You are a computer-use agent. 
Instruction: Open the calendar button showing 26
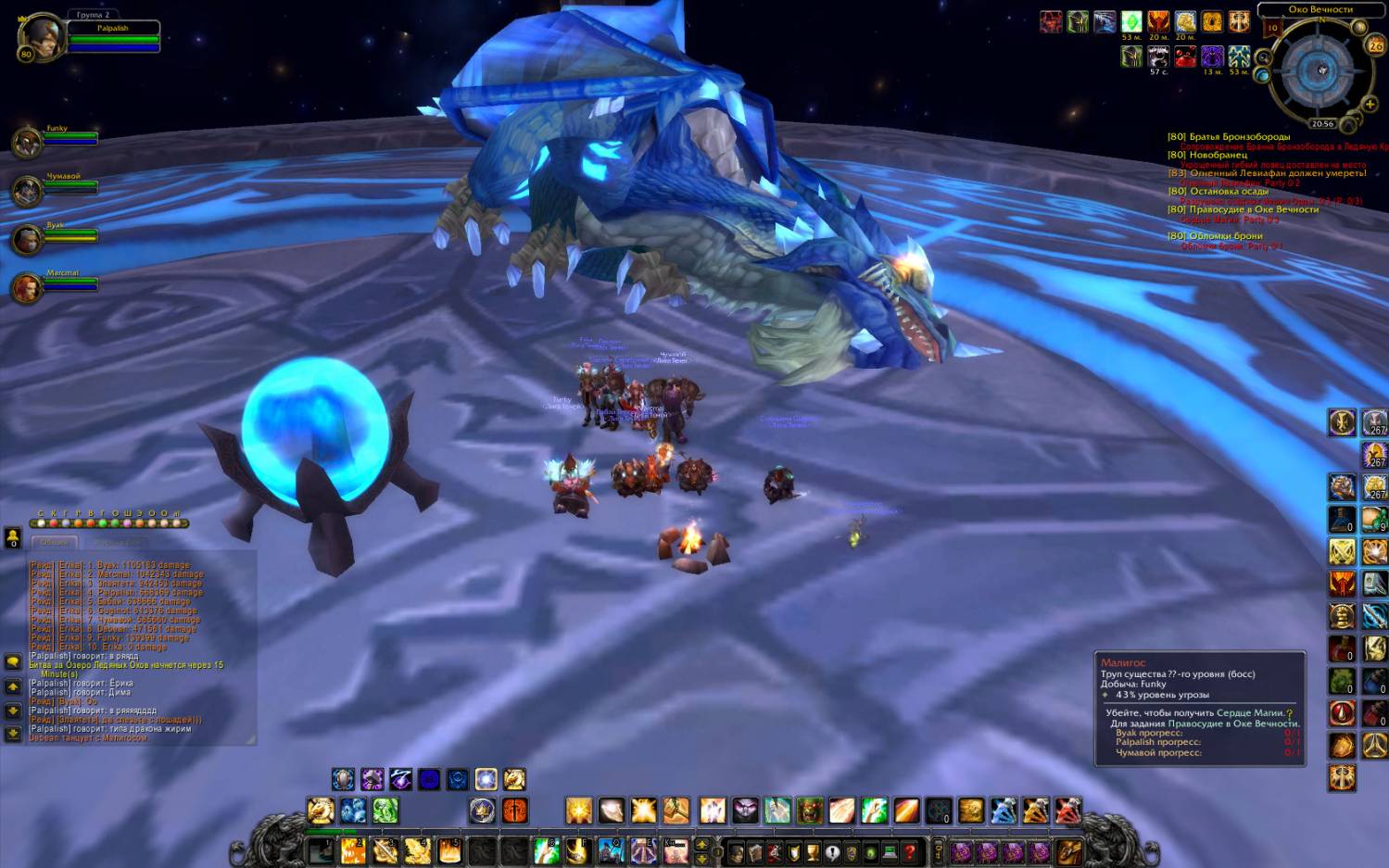click(1375, 45)
